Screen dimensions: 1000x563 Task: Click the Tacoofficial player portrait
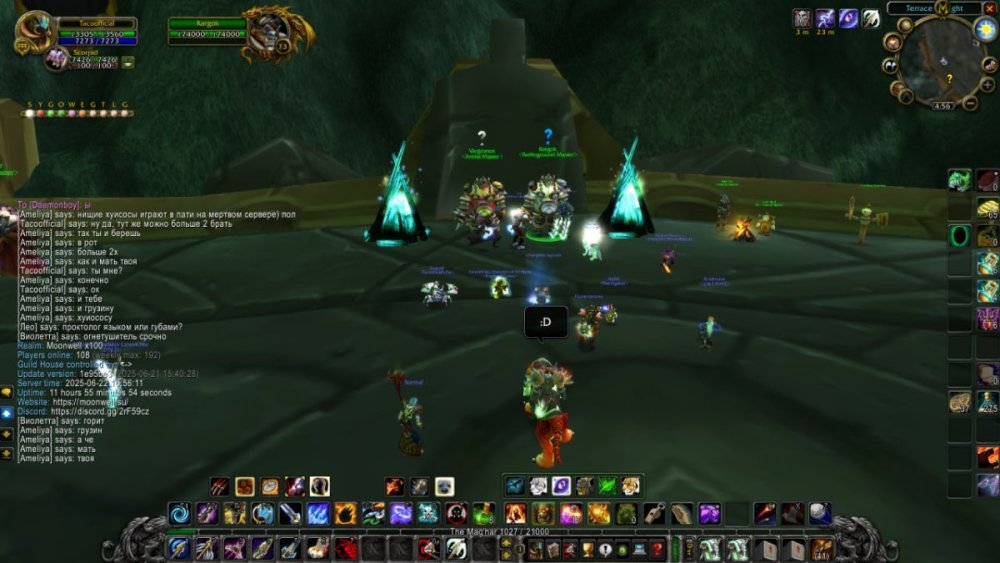[x=35, y=32]
